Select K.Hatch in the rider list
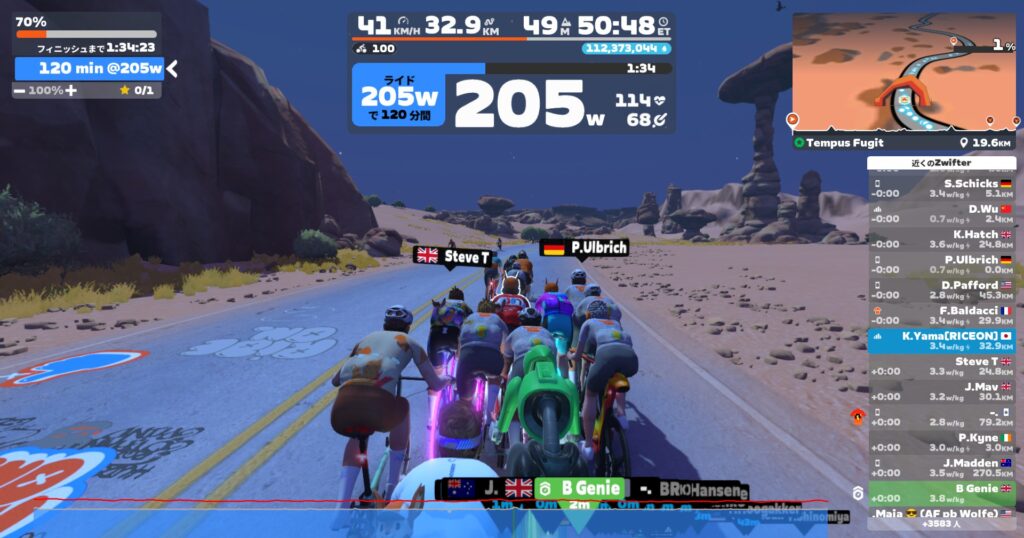1024x538 pixels. [x=941, y=239]
